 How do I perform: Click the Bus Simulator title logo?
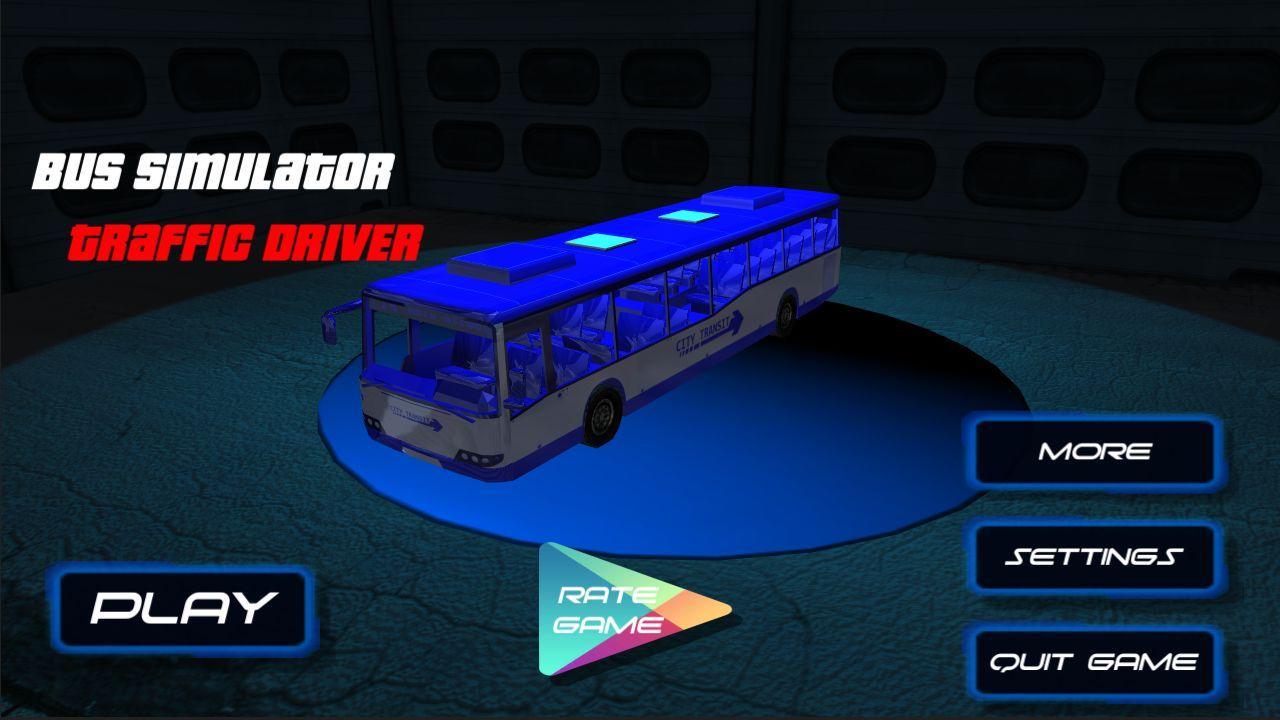(x=213, y=170)
